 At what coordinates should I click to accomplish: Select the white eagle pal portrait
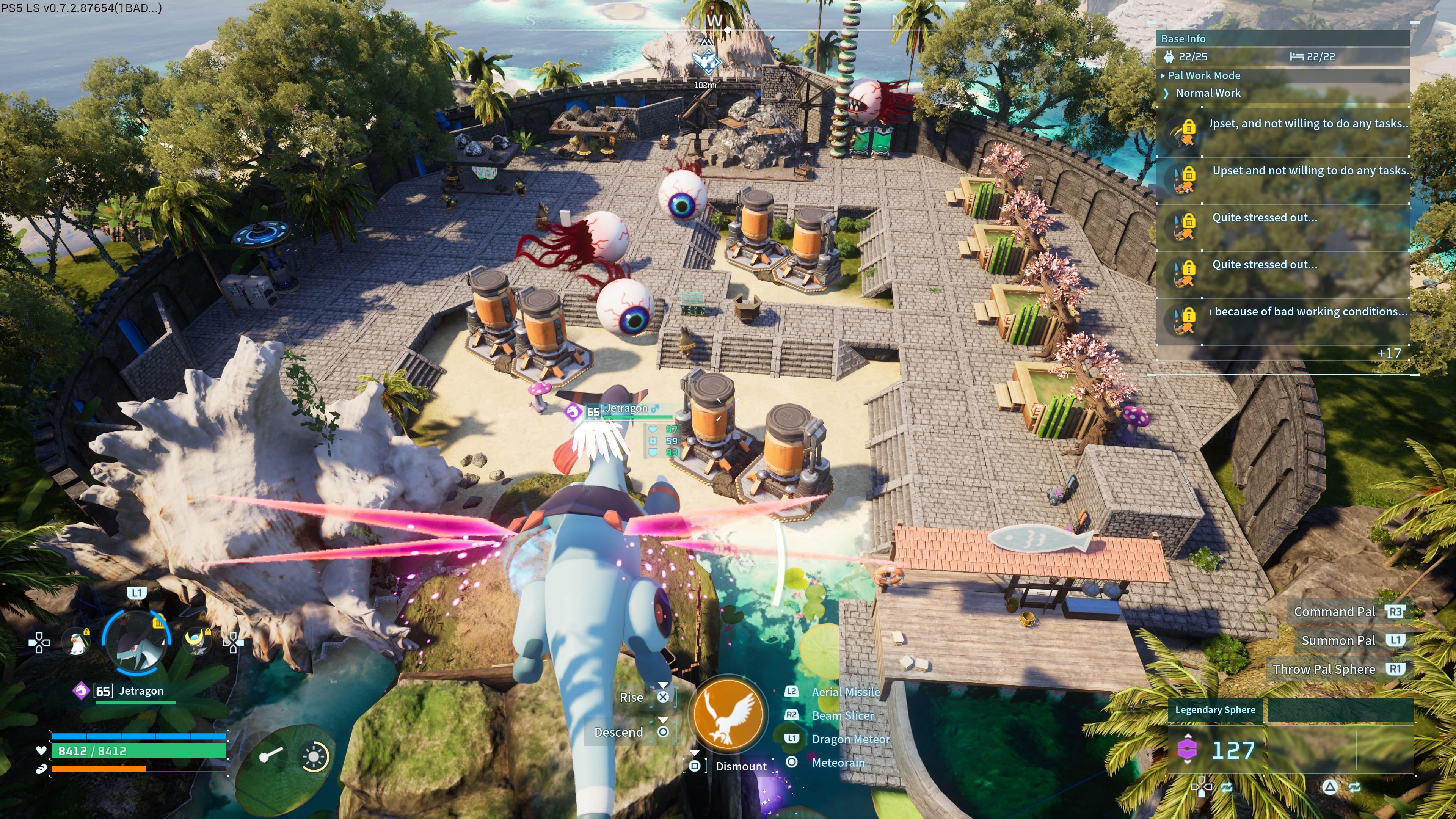[x=76, y=642]
